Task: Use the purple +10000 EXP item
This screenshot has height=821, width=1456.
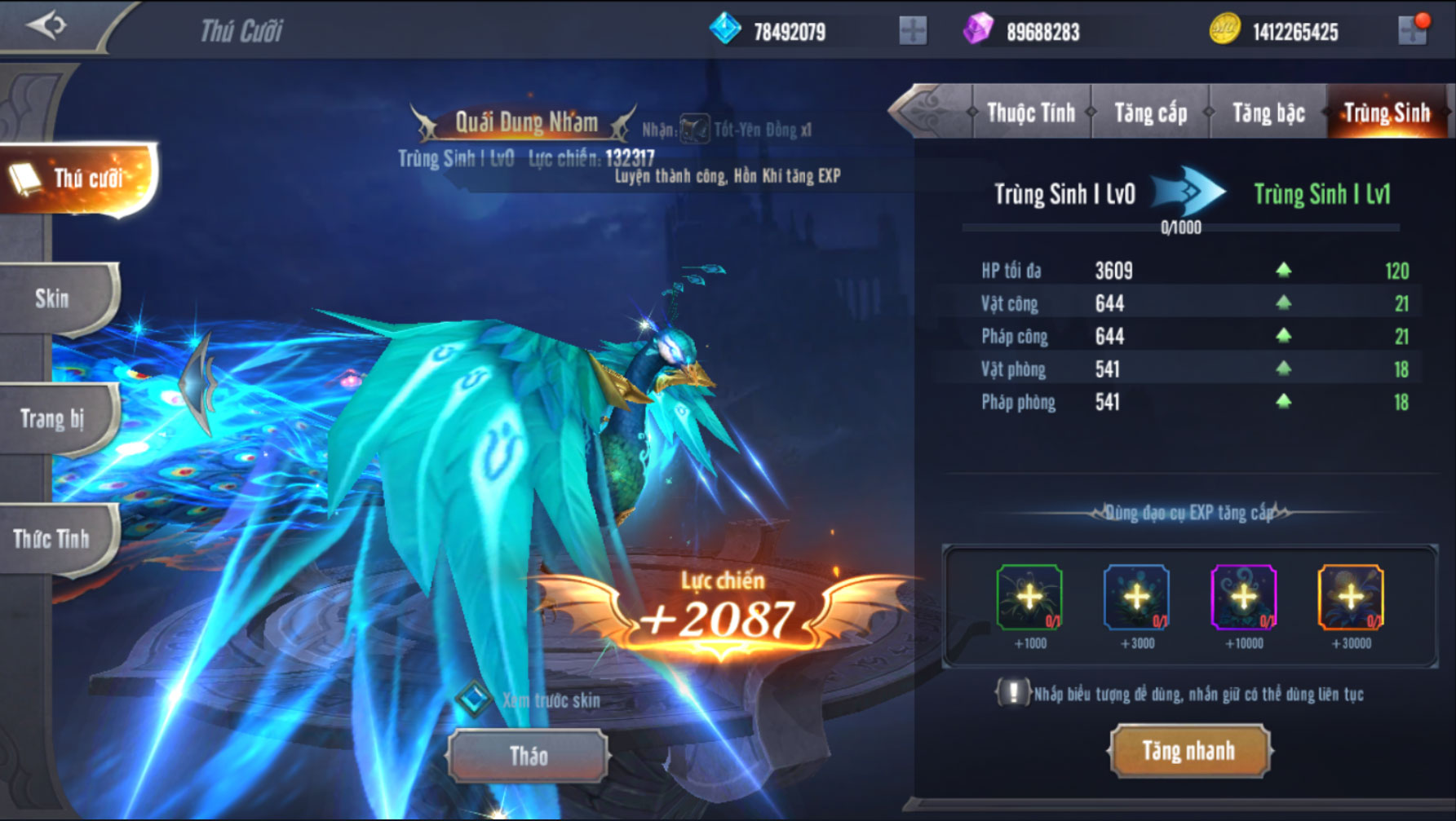Action: 1243,598
